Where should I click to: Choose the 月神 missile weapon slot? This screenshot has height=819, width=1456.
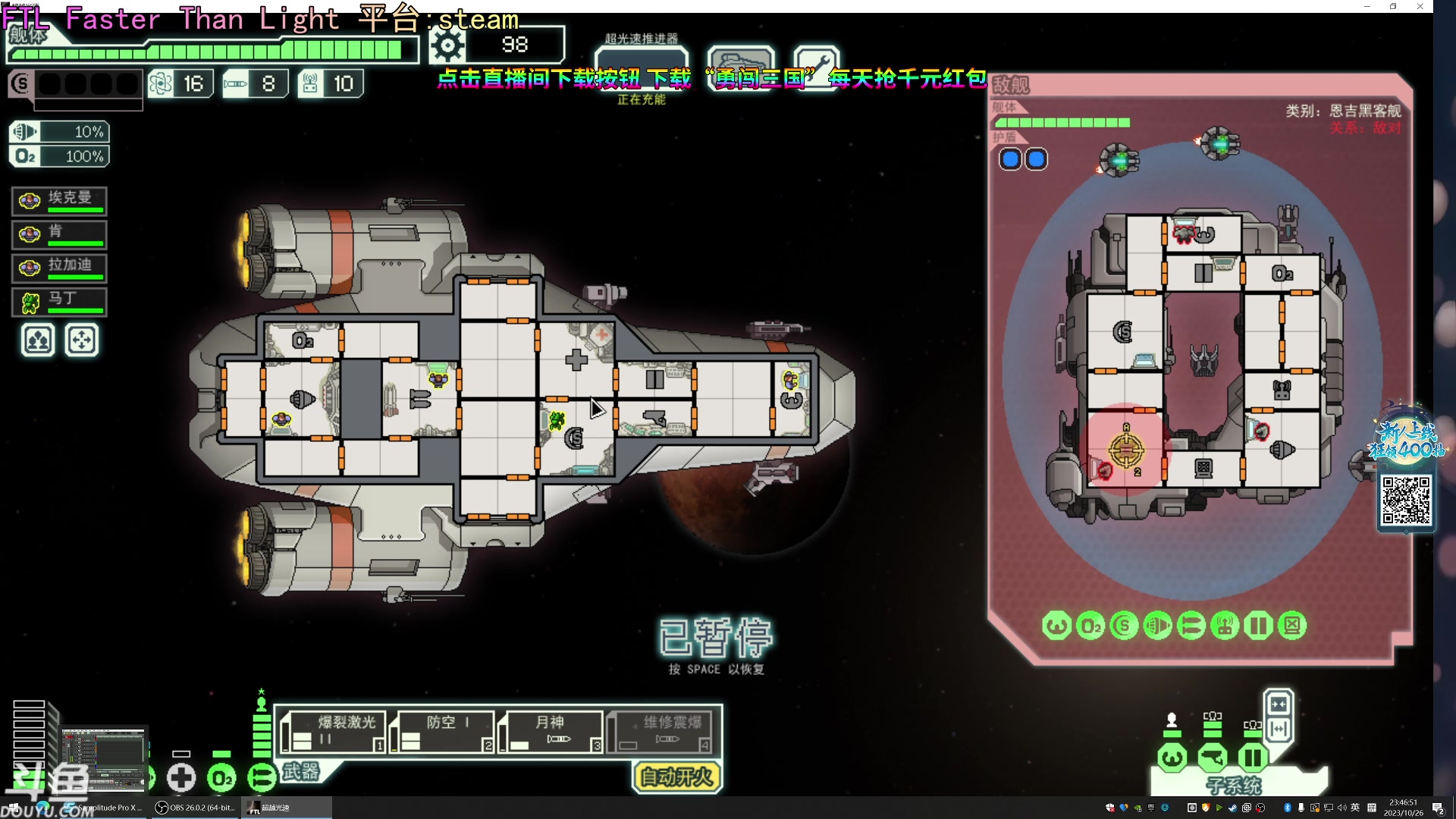click(552, 732)
